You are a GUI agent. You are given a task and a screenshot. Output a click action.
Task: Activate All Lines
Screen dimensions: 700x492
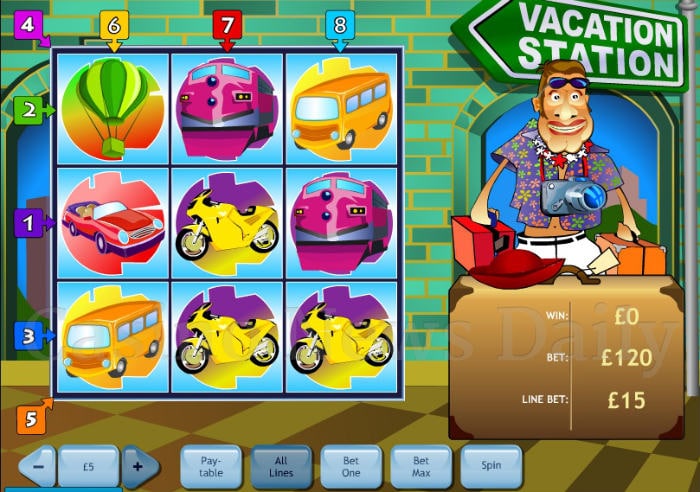pyautogui.click(x=281, y=466)
